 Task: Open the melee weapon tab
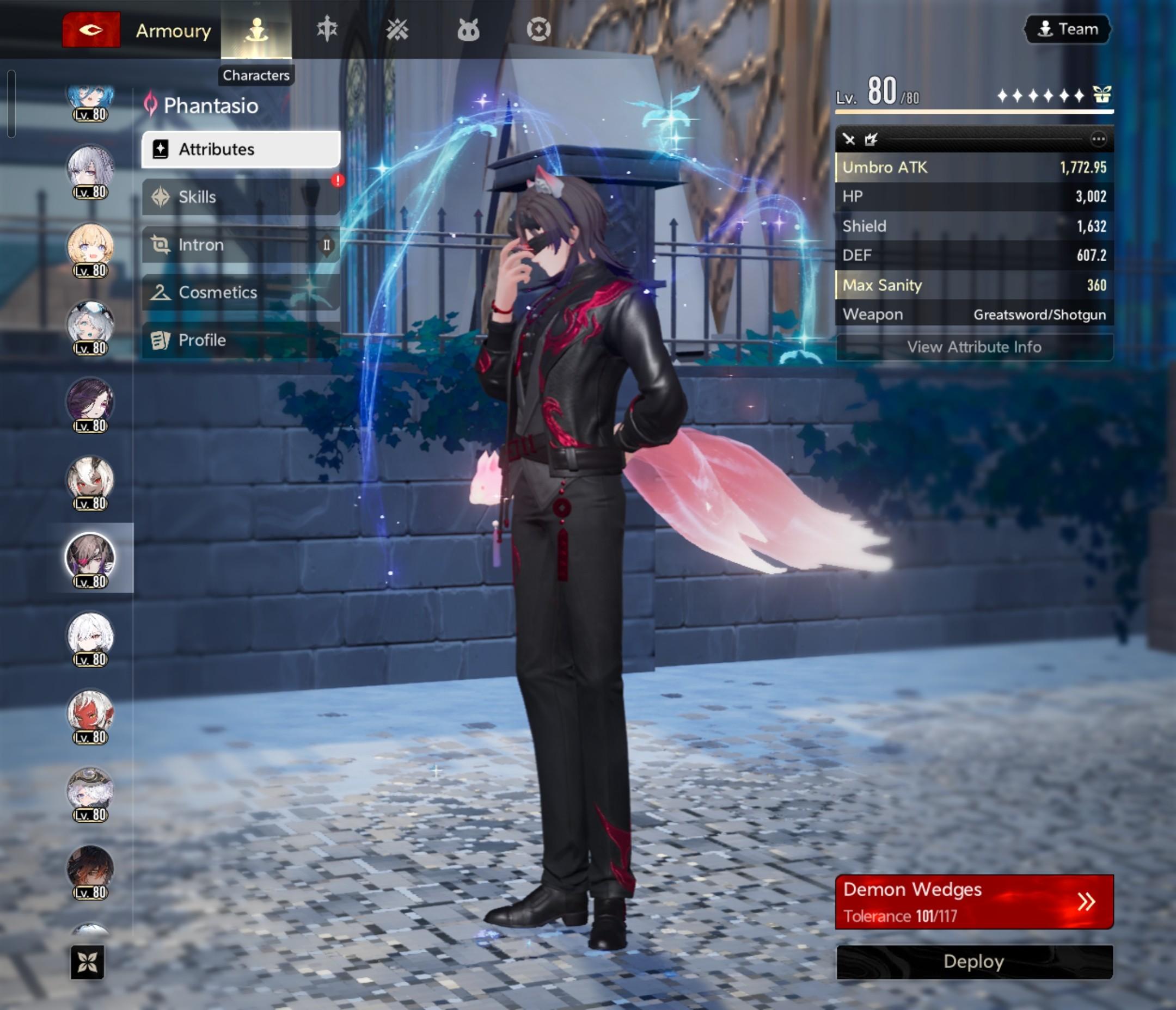(327, 29)
